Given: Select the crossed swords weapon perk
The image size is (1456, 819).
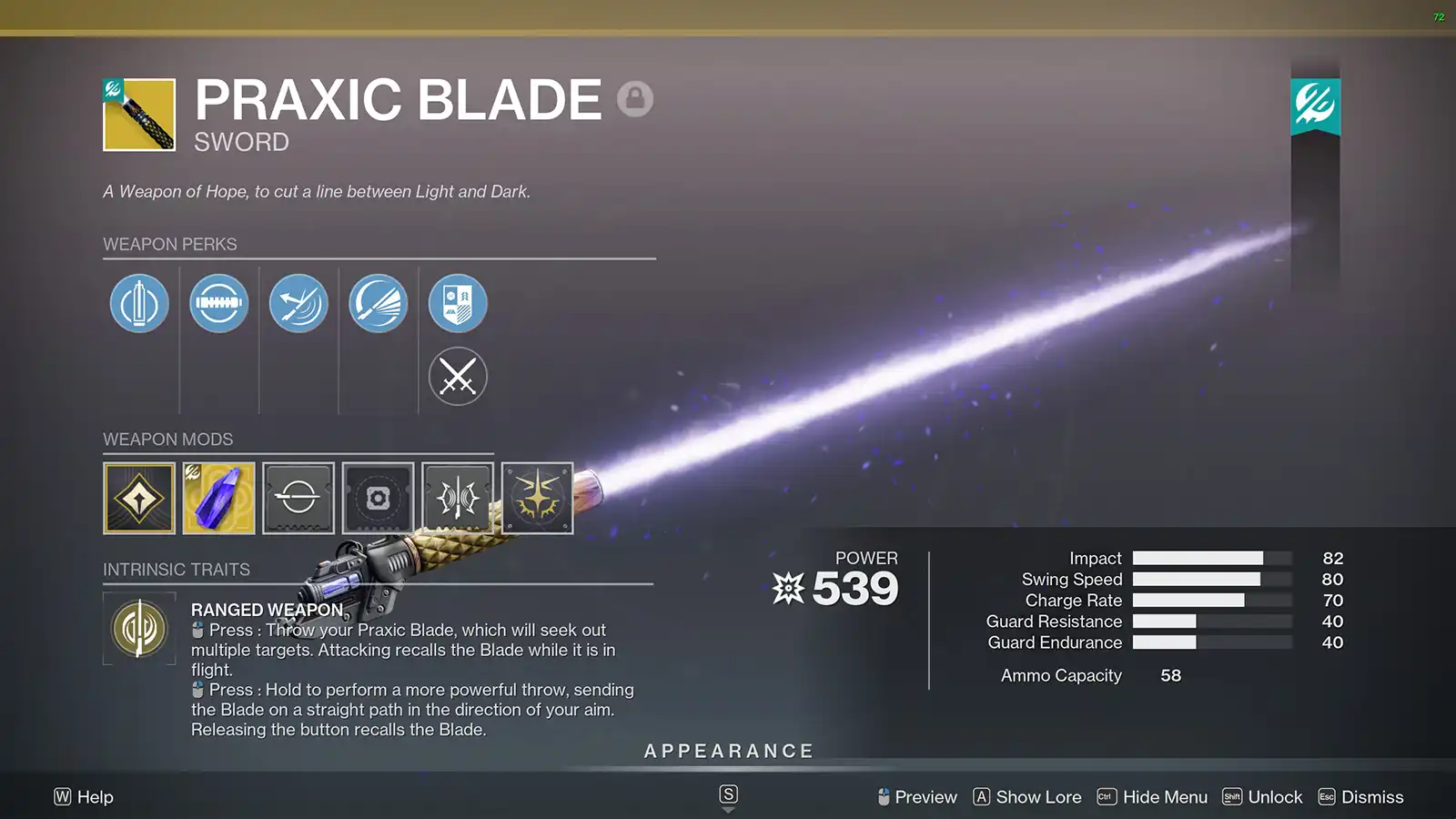Looking at the screenshot, I should [x=458, y=376].
